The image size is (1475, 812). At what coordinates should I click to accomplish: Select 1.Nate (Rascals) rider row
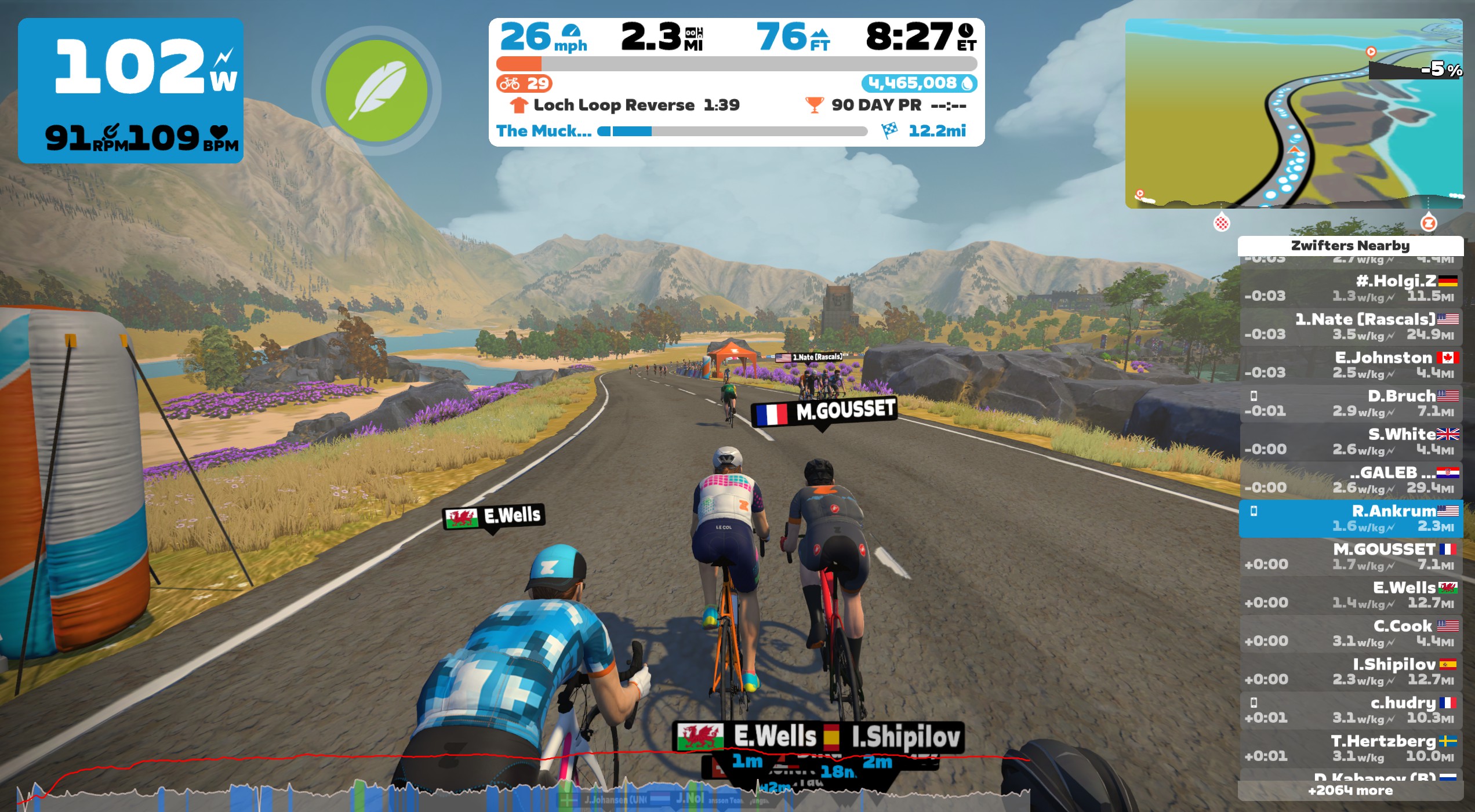1350,326
